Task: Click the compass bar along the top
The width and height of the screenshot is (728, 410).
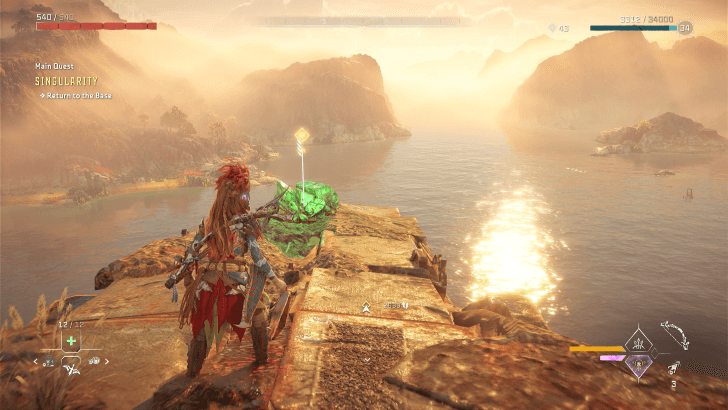Action: point(364,21)
